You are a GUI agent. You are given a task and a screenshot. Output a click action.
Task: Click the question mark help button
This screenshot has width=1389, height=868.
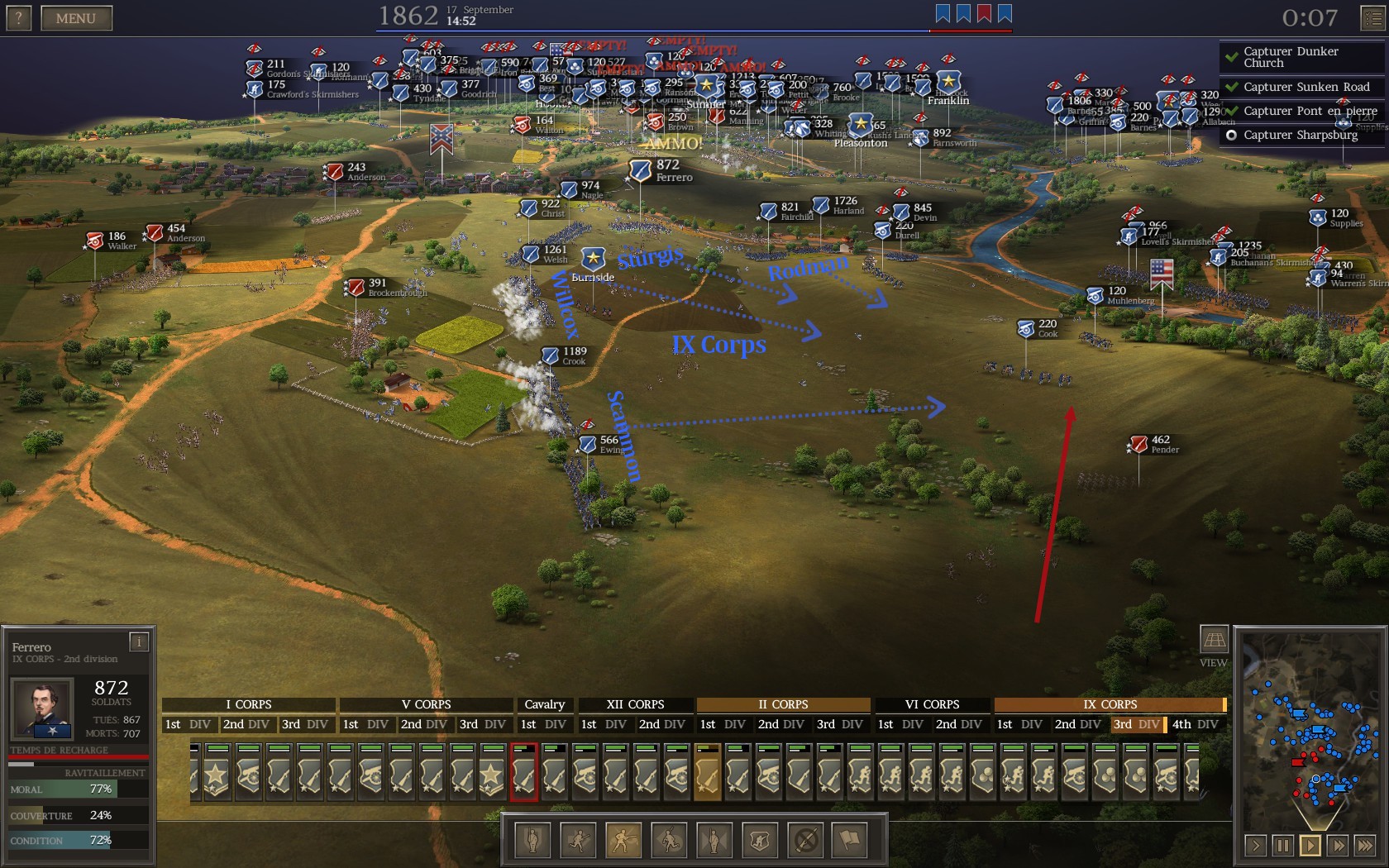(x=18, y=18)
